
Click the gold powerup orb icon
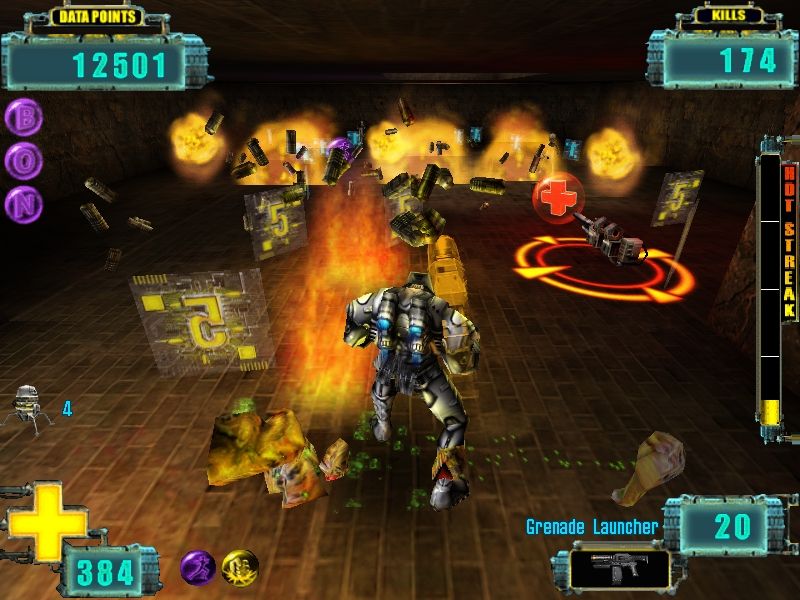click(240, 568)
